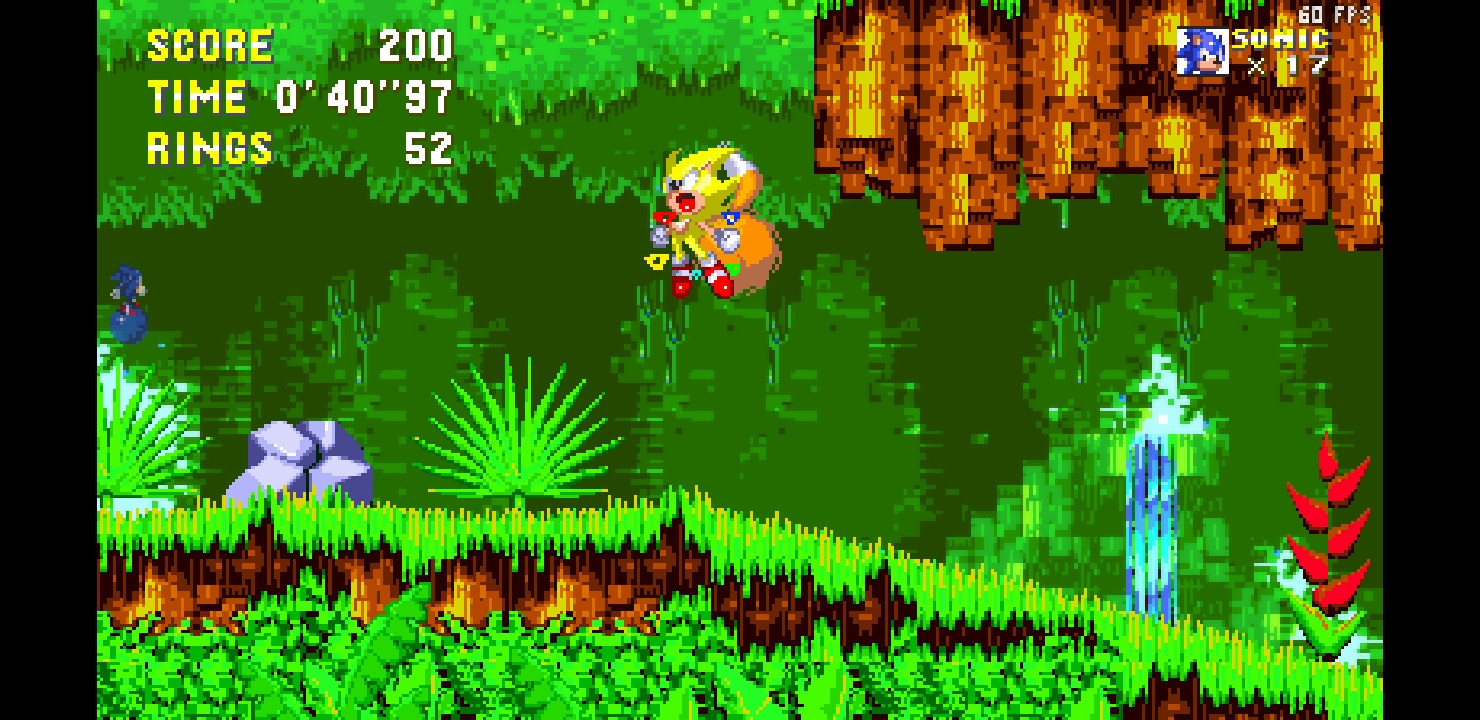The height and width of the screenshot is (720, 1480).
Task: Click the blue badnik enemy sprite
Action: tap(128, 305)
